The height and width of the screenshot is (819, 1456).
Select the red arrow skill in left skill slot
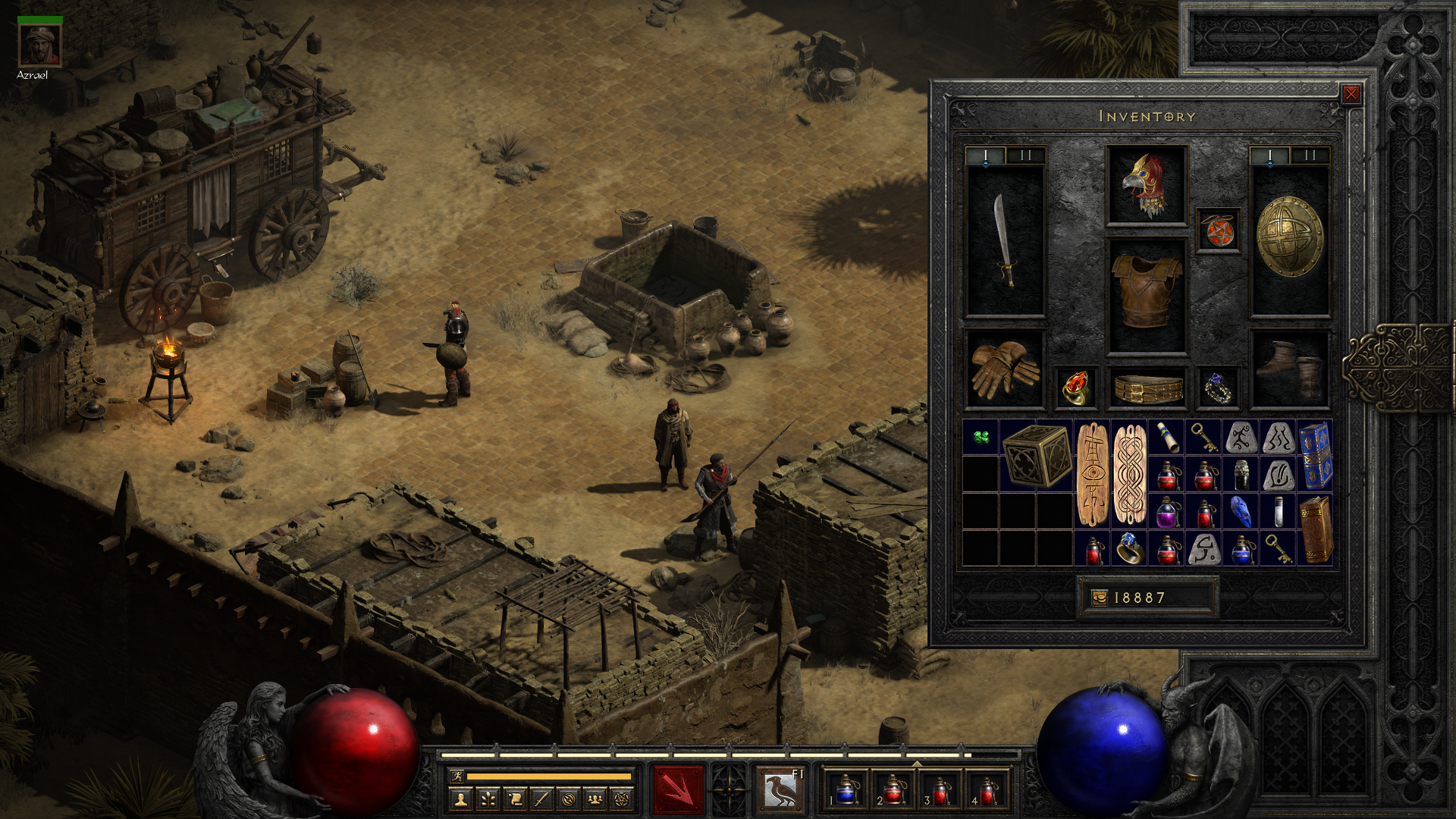click(x=679, y=790)
